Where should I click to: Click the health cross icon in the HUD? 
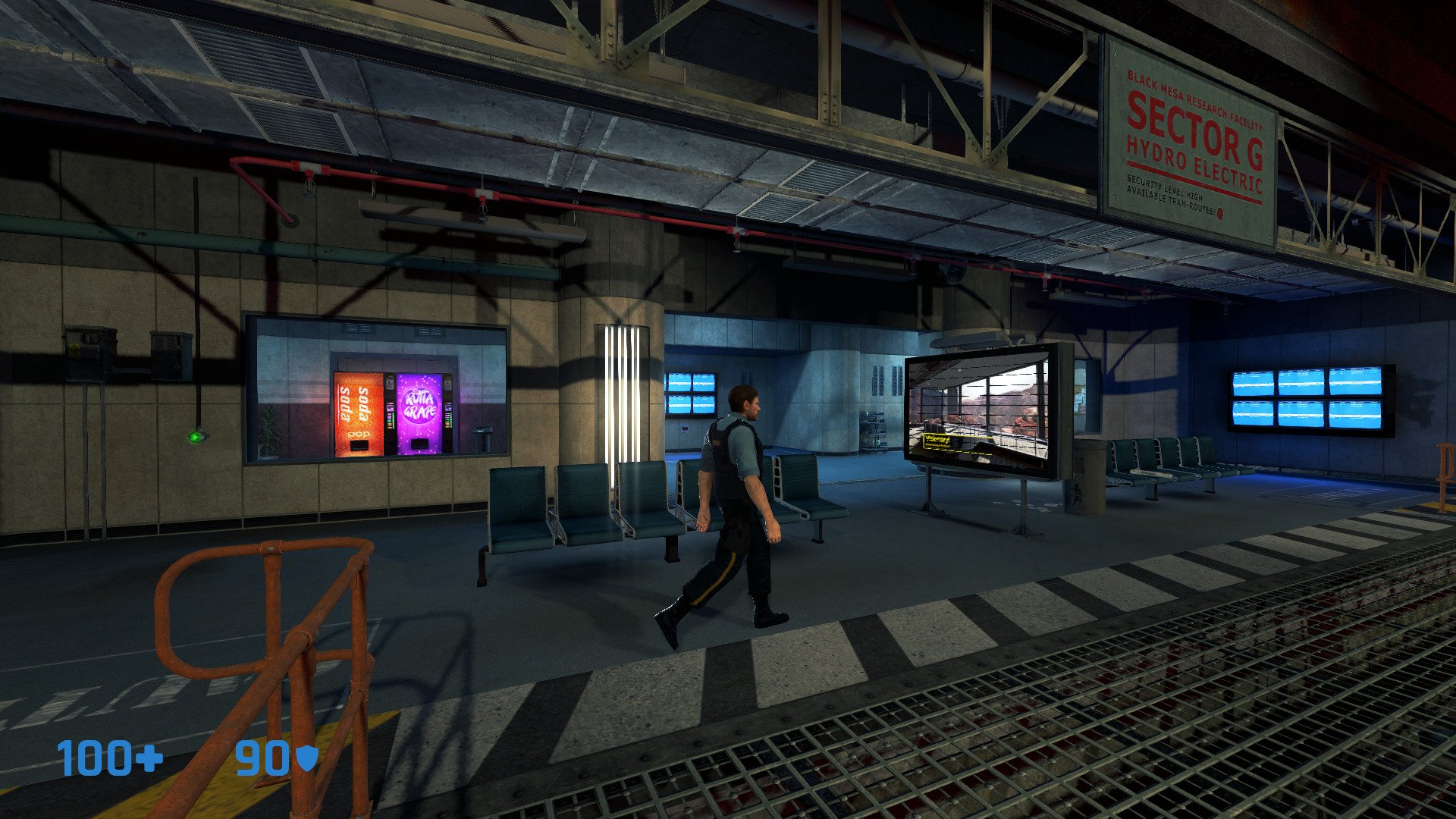click(x=149, y=757)
